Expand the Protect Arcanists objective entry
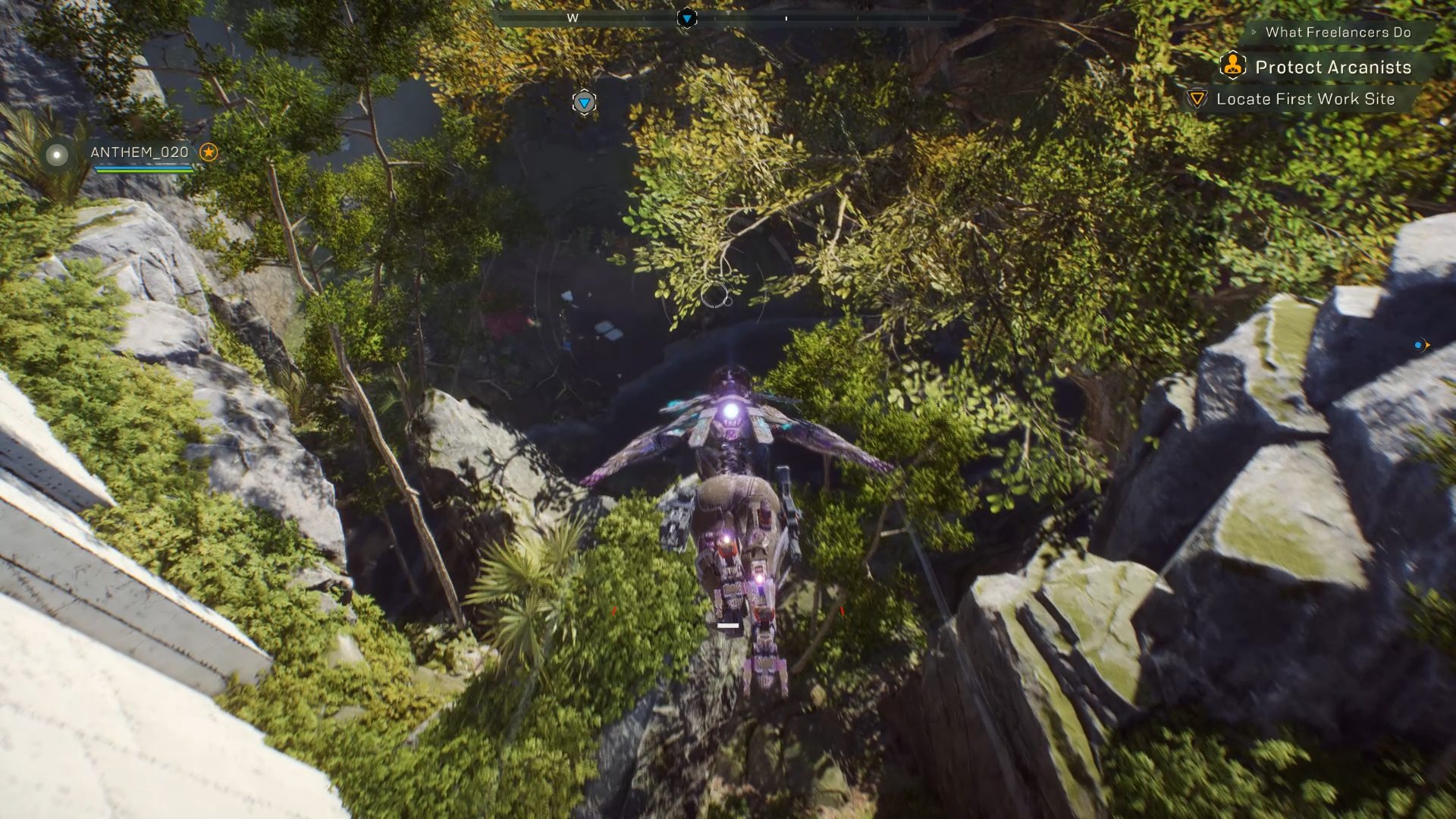Image resolution: width=1456 pixels, height=819 pixels. (1333, 67)
